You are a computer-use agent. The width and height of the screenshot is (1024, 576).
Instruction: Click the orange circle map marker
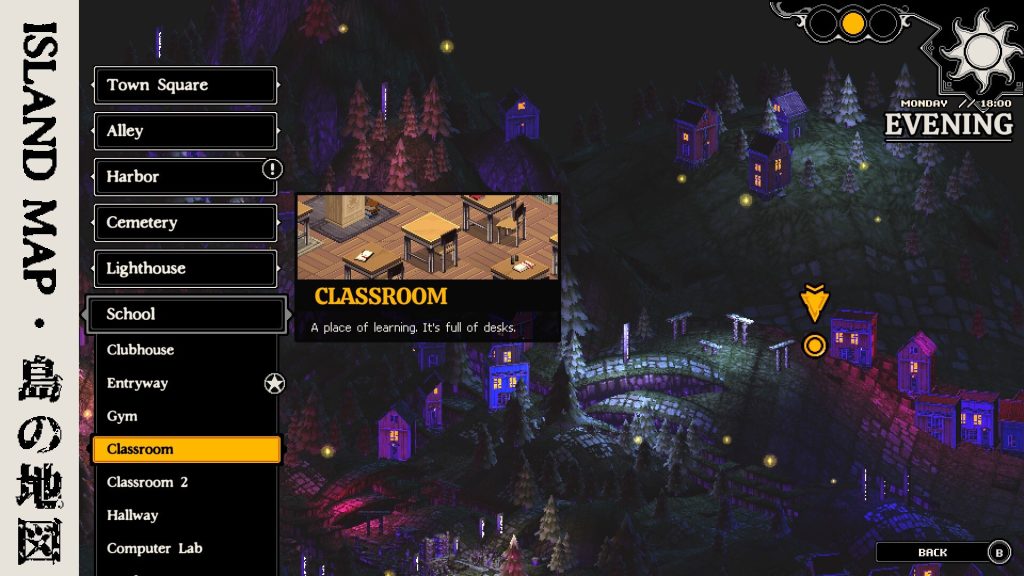[x=814, y=346]
